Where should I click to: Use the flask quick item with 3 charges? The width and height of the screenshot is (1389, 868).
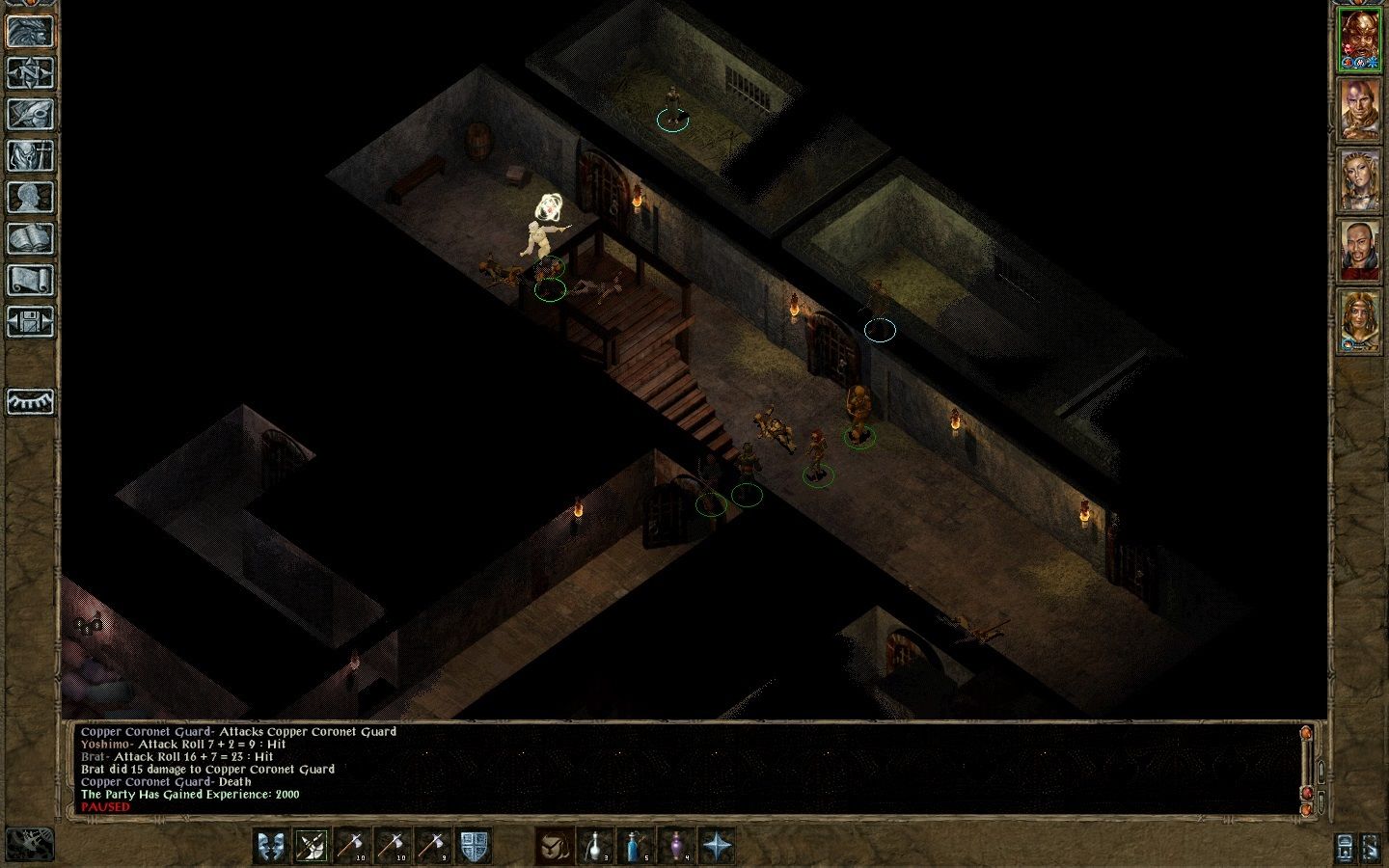pos(595,846)
